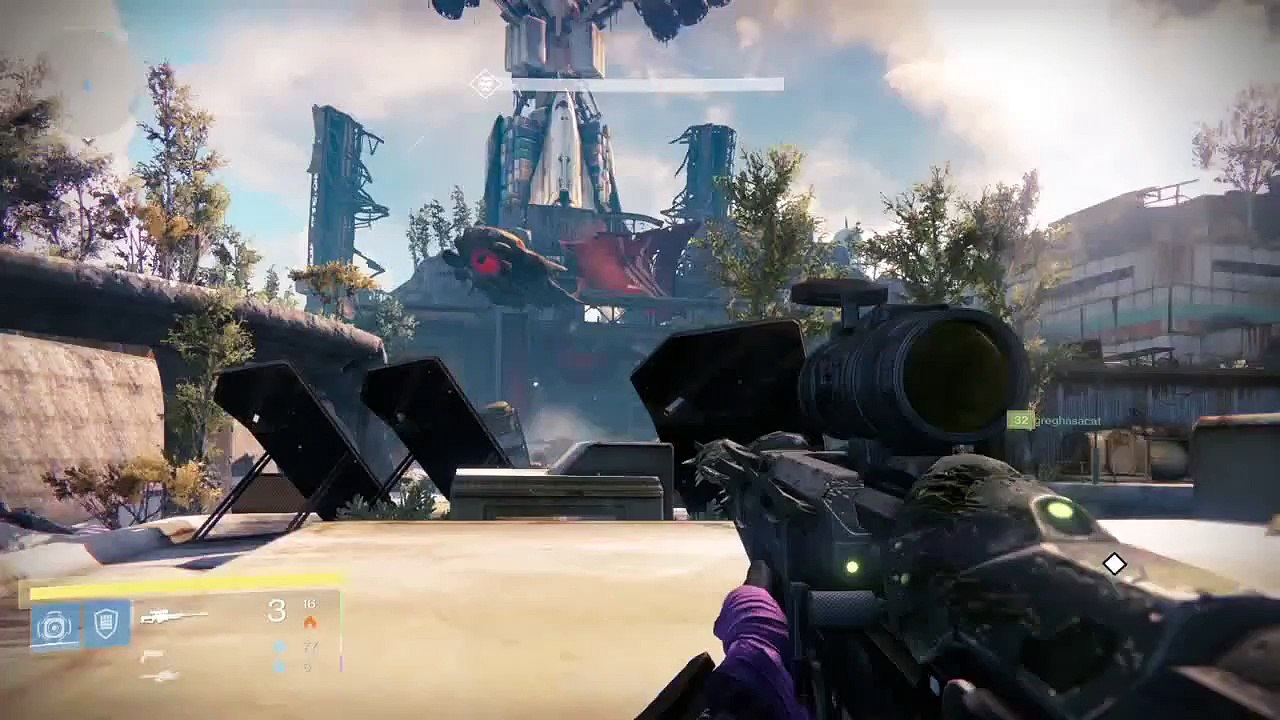Select the greghasacat player nameplate
The width and height of the screenshot is (1280, 720).
click(1068, 421)
